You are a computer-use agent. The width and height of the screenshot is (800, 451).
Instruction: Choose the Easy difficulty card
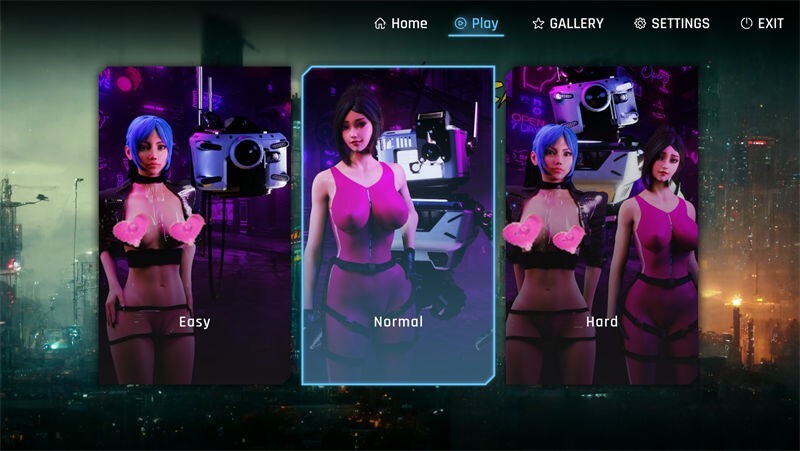click(x=194, y=226)
